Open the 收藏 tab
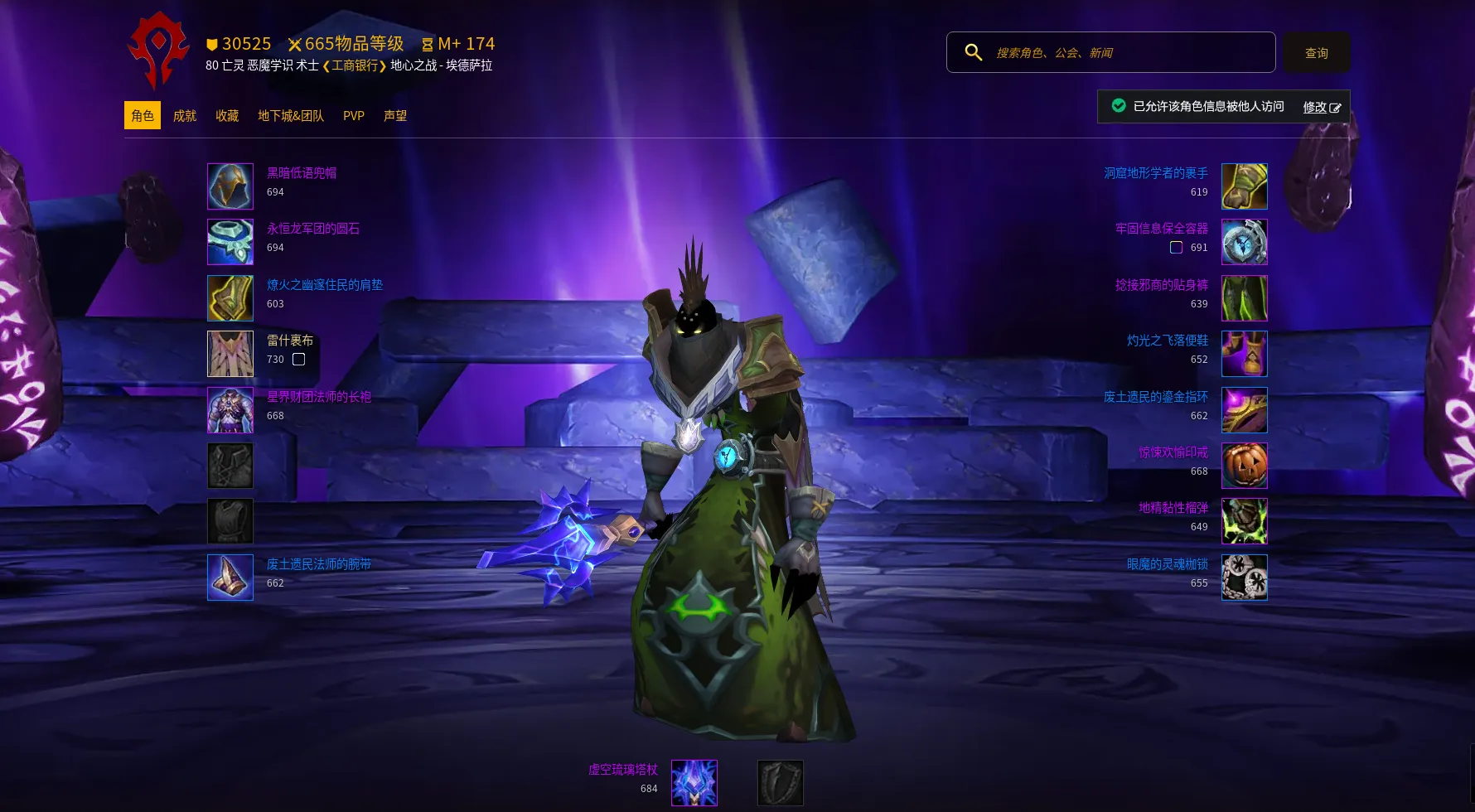Screen dimensions: 1475x812 227,116
